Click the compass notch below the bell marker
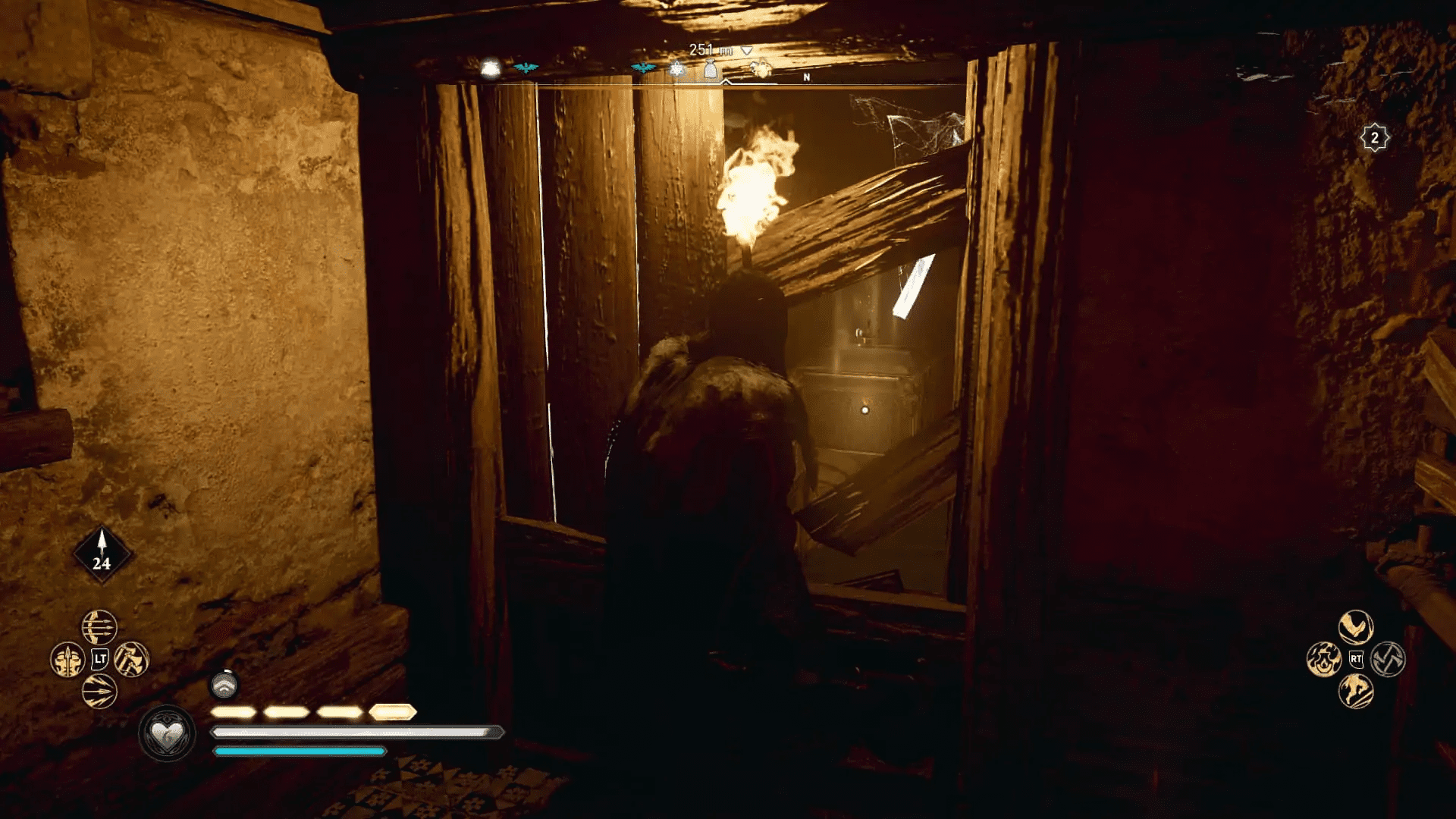Image resolution: width=1456 pixels, height=819 pixels. pos(726,80)
